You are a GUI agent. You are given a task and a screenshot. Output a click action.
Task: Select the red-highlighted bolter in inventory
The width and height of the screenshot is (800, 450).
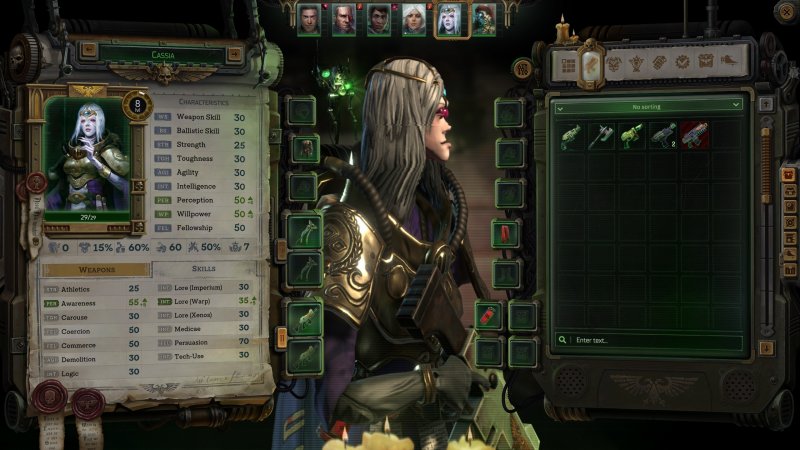click(x=694, y=135)
